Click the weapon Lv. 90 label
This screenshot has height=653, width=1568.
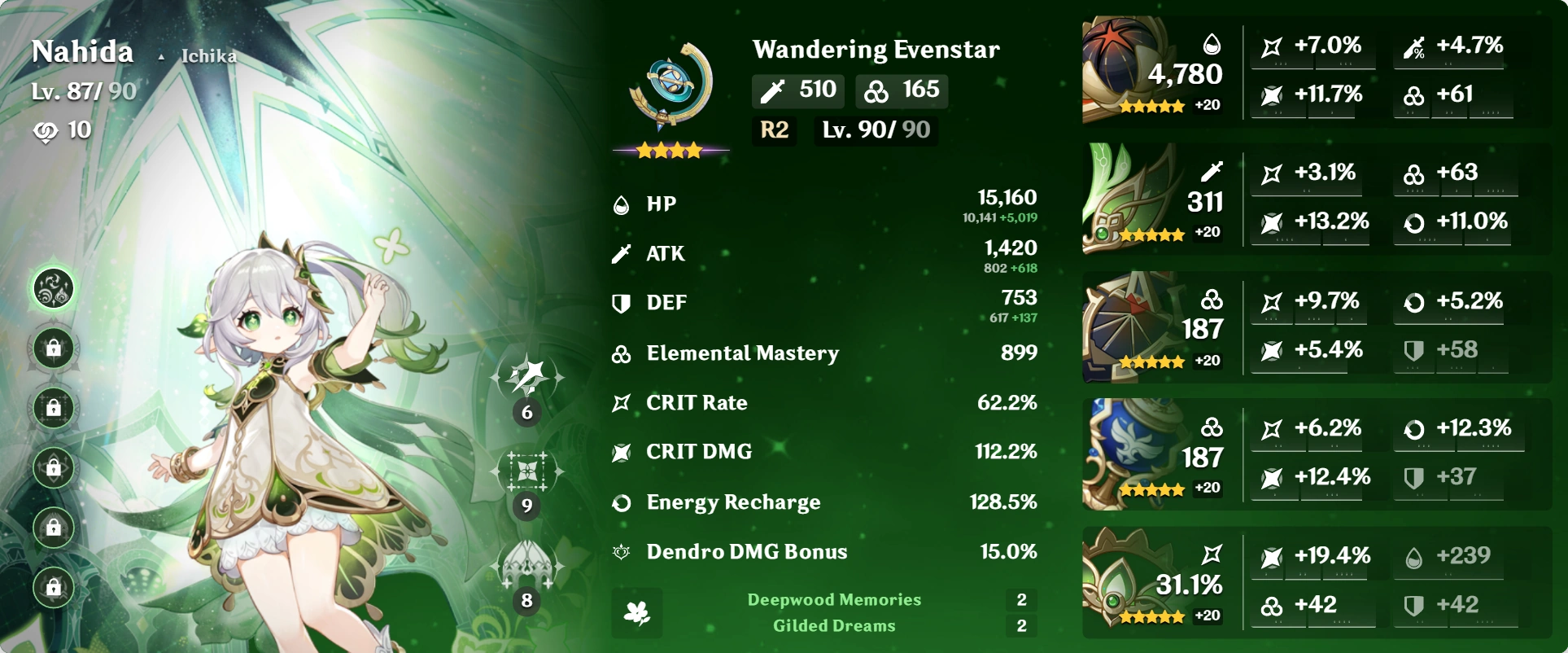point(875,130)
